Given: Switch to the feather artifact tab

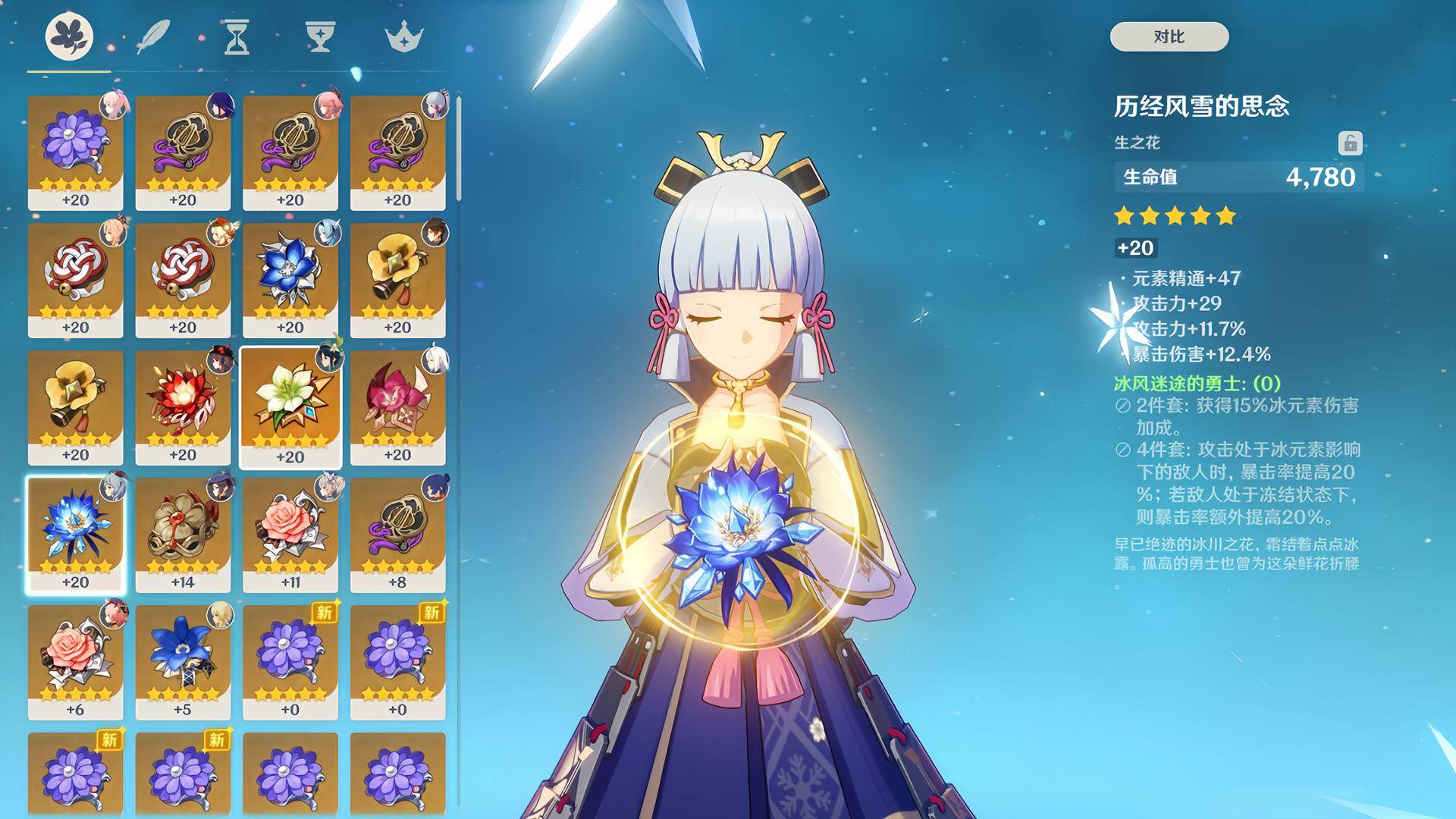Looking at the screenshot, I should click(152, 36).
